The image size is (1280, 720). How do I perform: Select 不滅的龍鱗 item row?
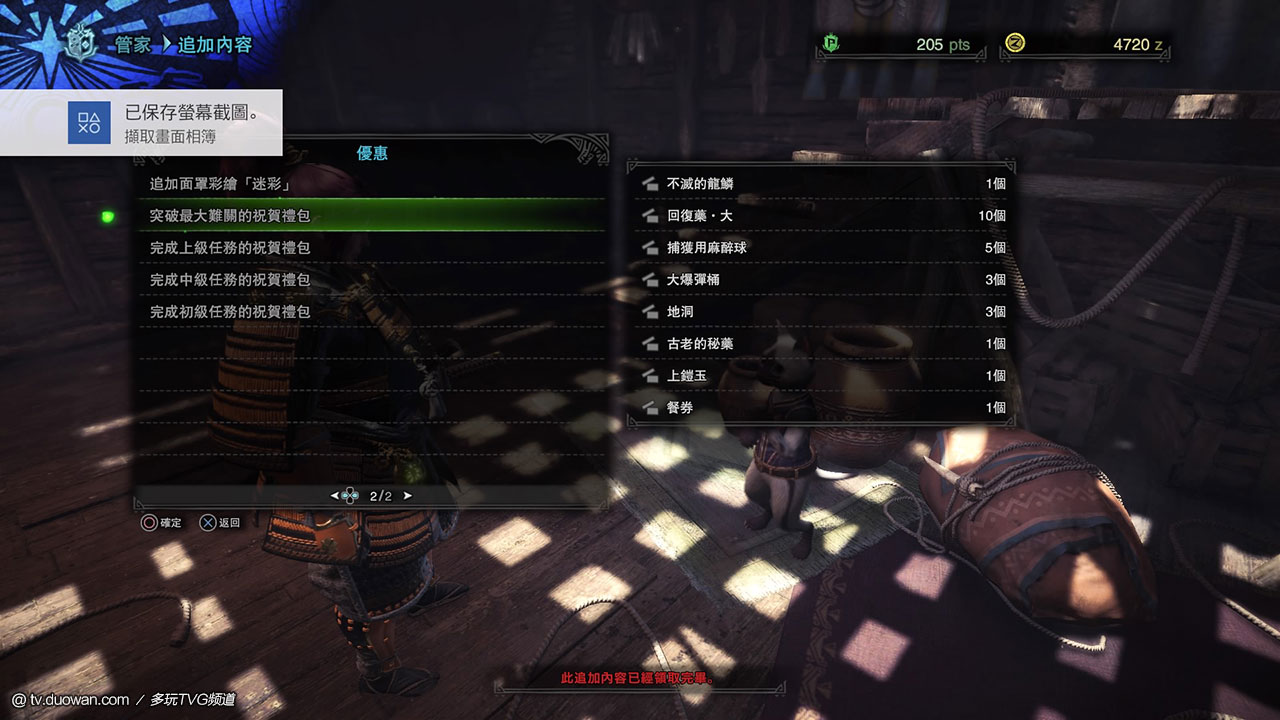820,184
